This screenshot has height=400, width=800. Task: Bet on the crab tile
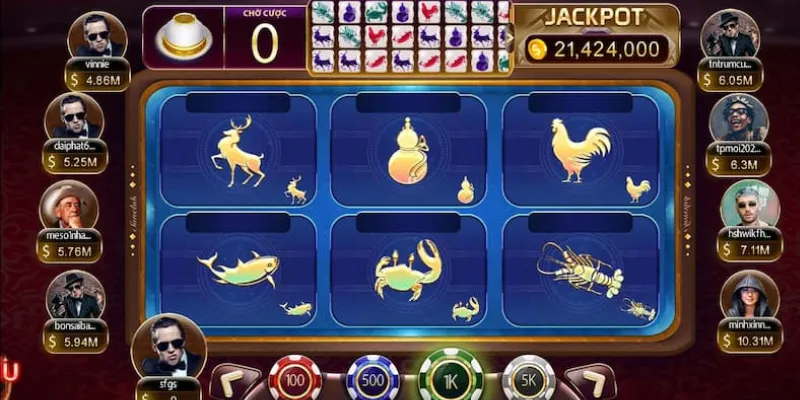tap(408, 270)
